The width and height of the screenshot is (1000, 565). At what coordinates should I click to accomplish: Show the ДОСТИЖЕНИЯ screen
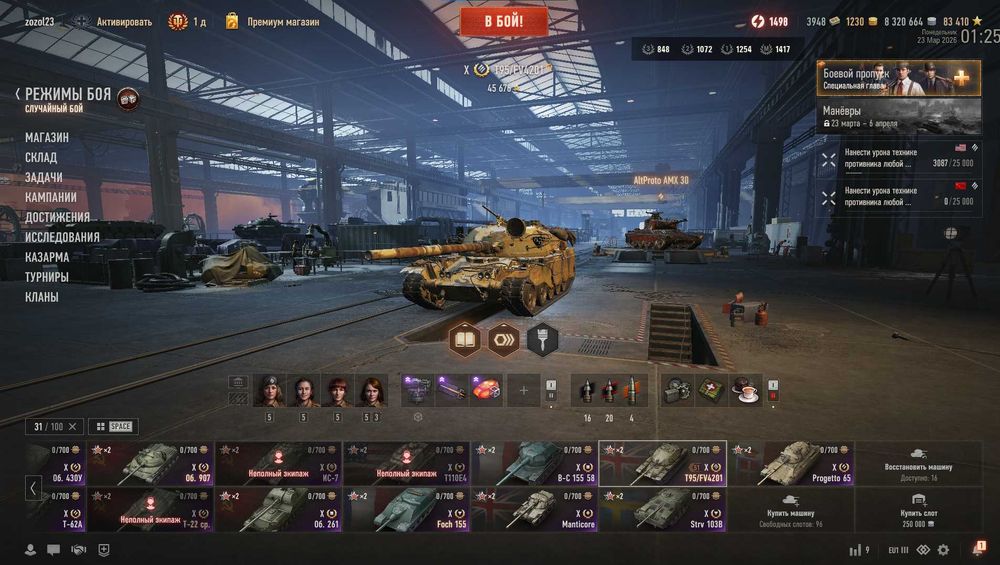pyautogui.click(x=57, y=217)
